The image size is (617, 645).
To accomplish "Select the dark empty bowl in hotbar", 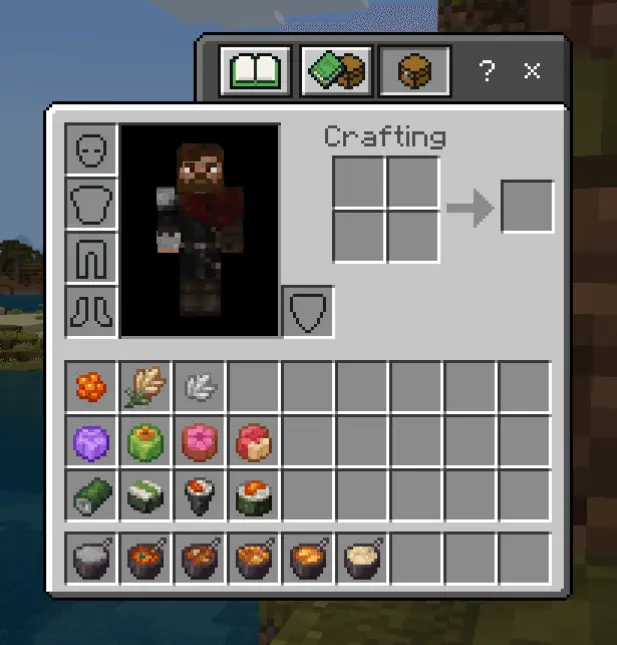I will [92, 559].
